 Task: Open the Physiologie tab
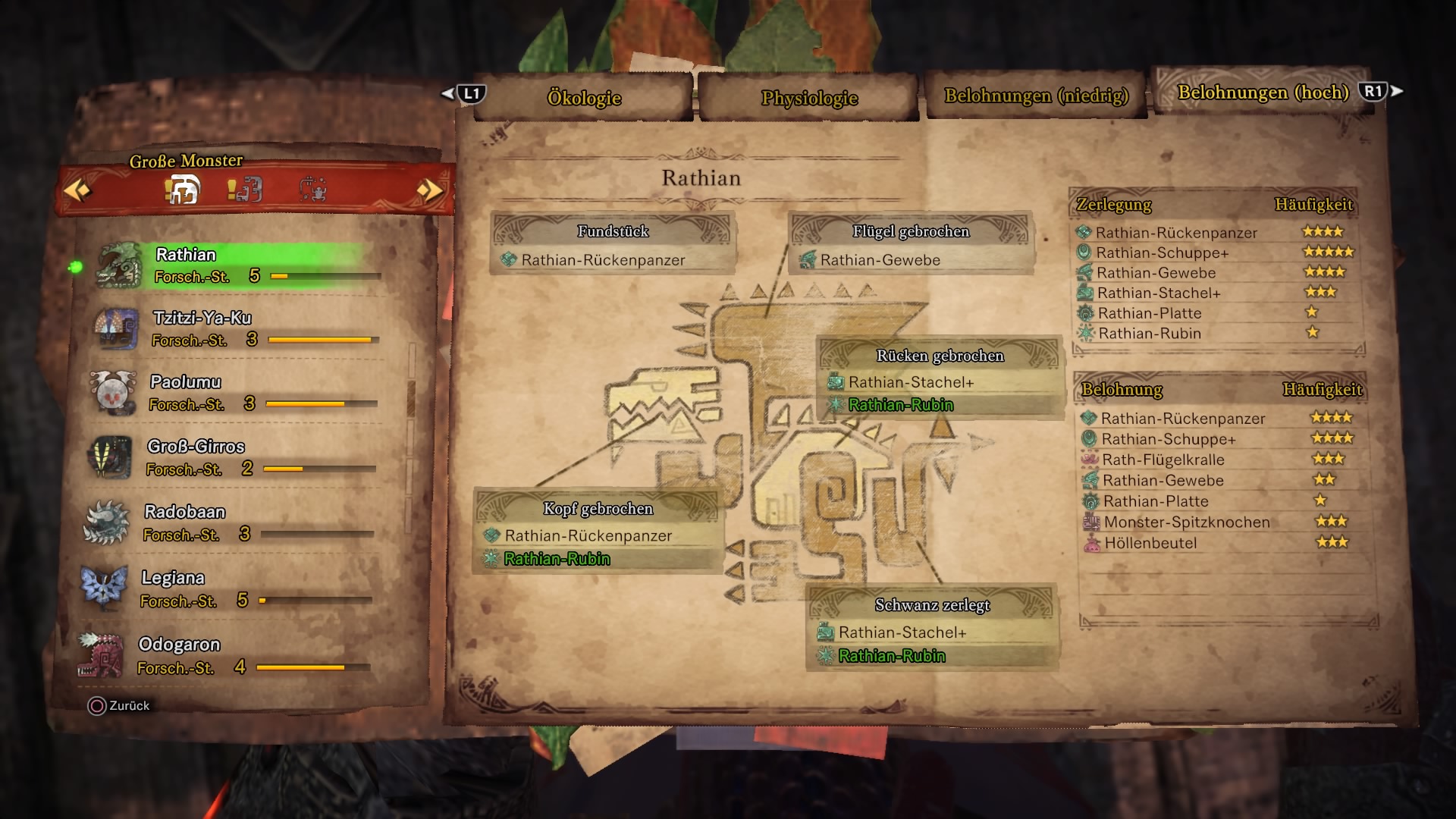[809, 98]
